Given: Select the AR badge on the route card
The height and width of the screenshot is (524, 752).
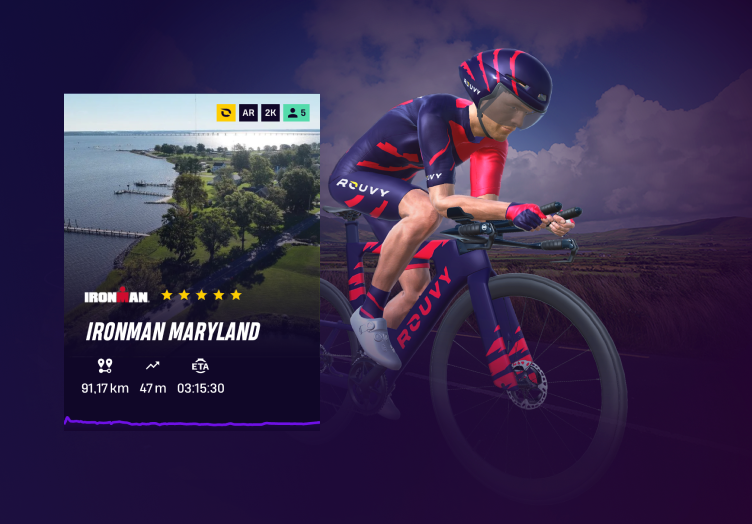Looking at the screenshot, I should click(x=248, y=113).
